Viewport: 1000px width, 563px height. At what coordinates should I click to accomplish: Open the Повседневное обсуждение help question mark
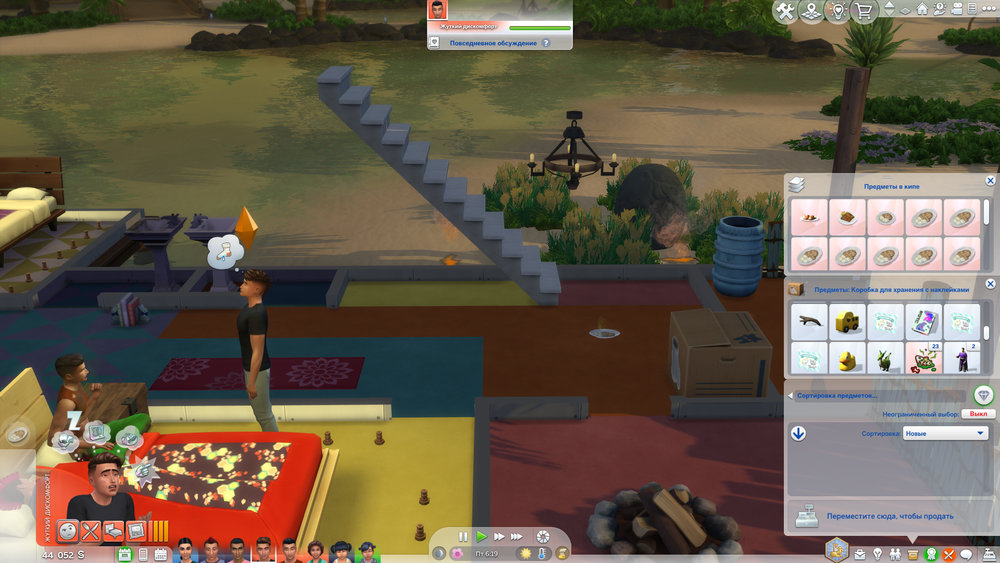[546, 43]
